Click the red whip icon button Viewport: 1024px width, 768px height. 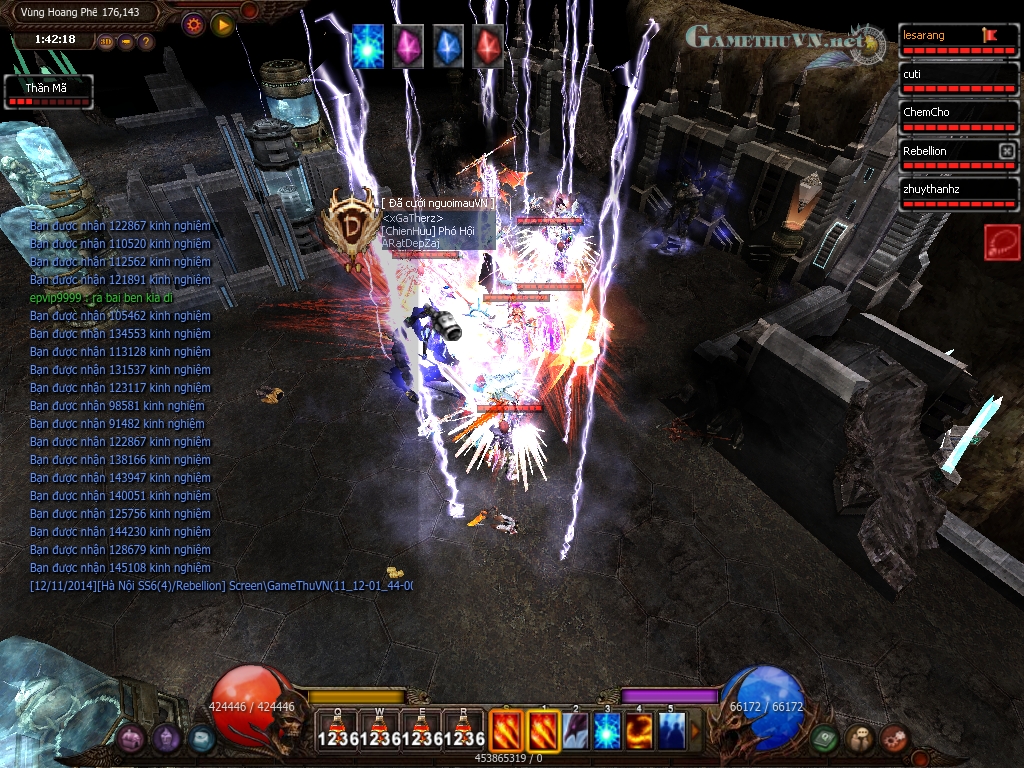[1002, 242]
